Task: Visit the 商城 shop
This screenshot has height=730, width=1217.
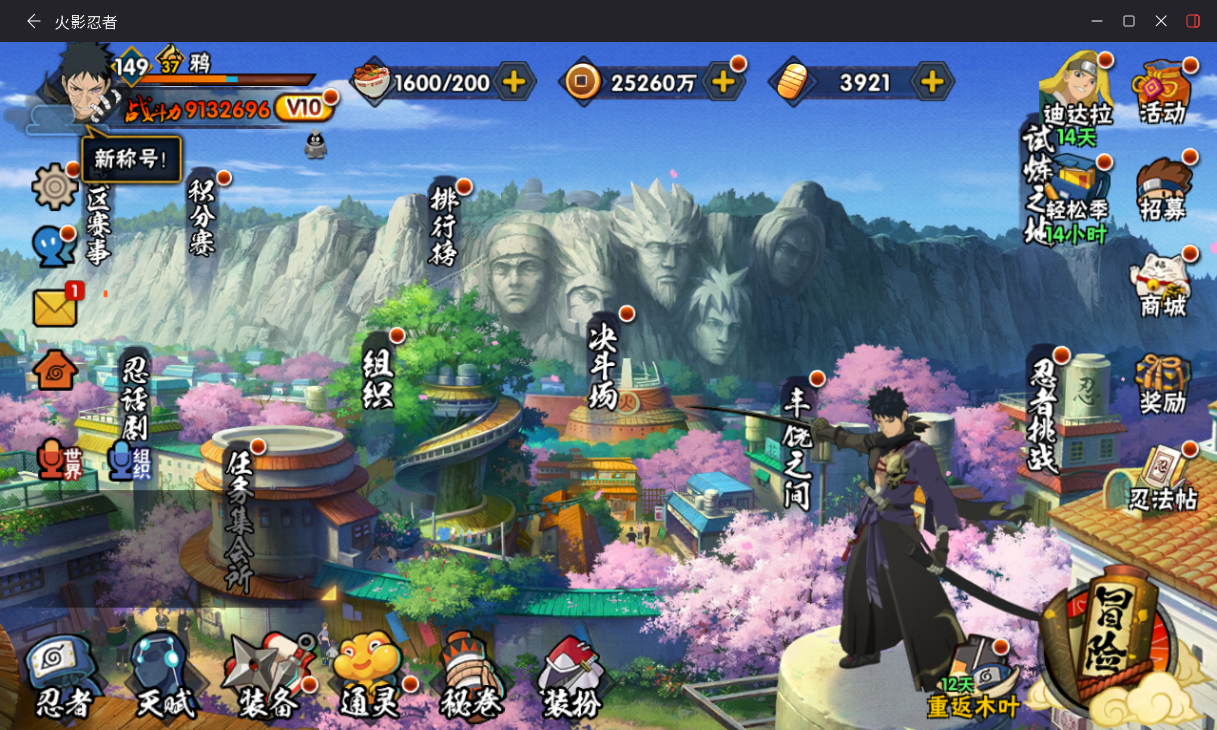Action: pyautogui.click(x=1162, y=286)
